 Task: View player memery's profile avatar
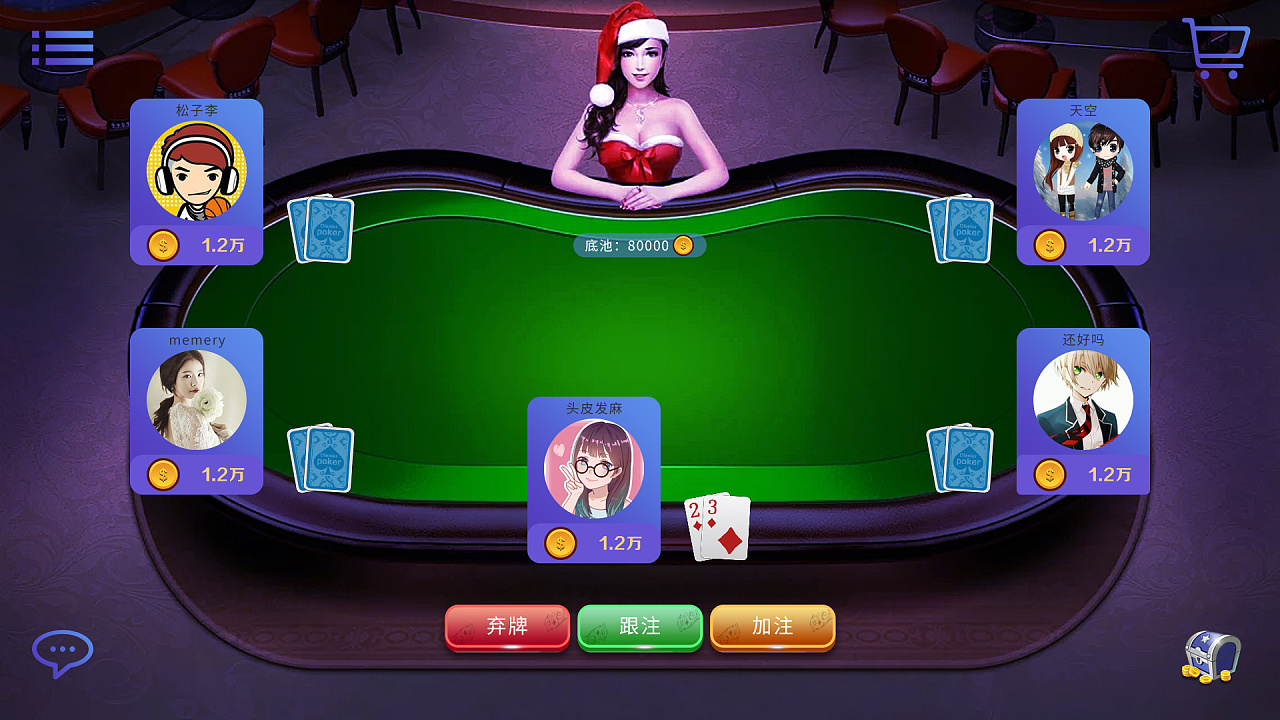point(197,400)
